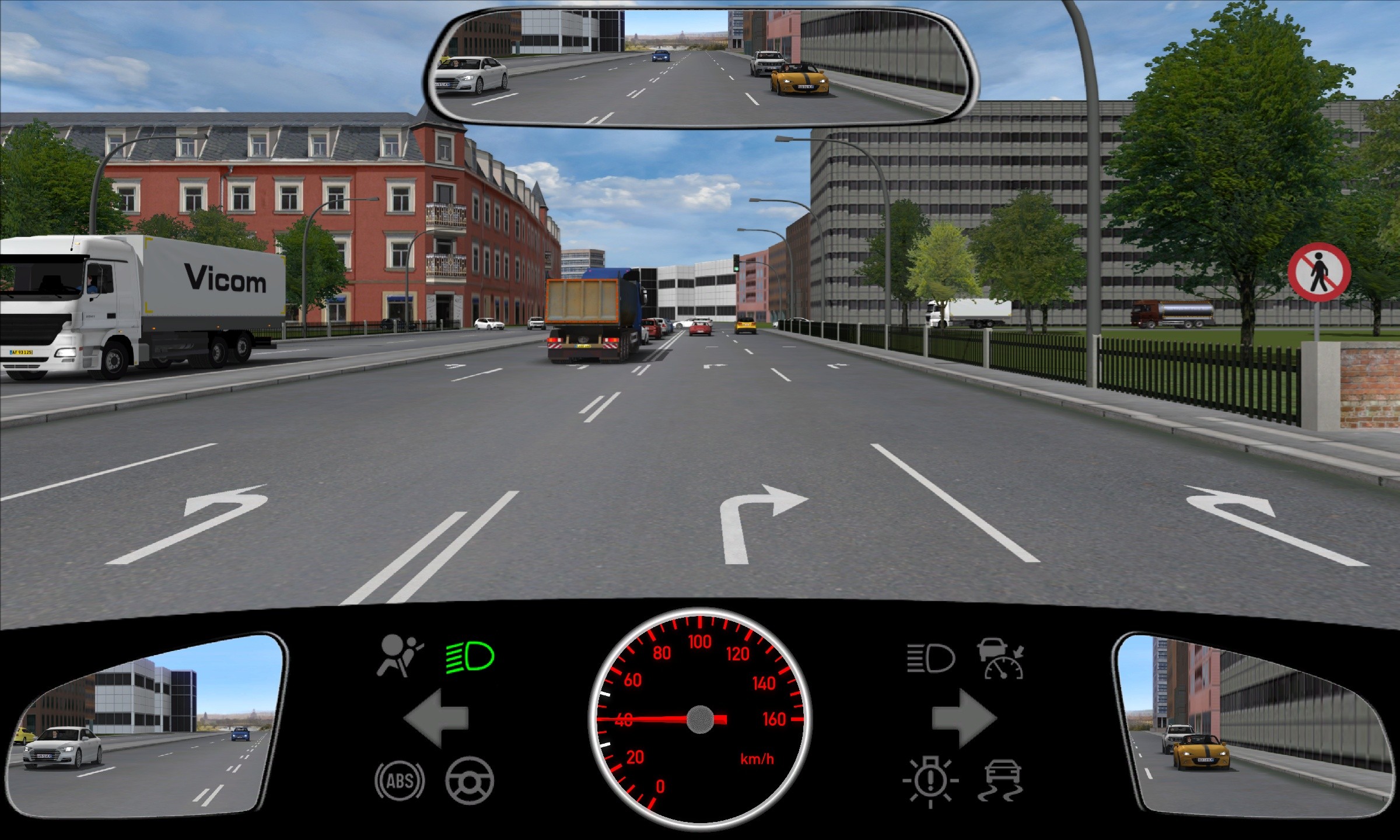Click the airbag warning icon
The image size is (1400, 840).
[400, 656]
